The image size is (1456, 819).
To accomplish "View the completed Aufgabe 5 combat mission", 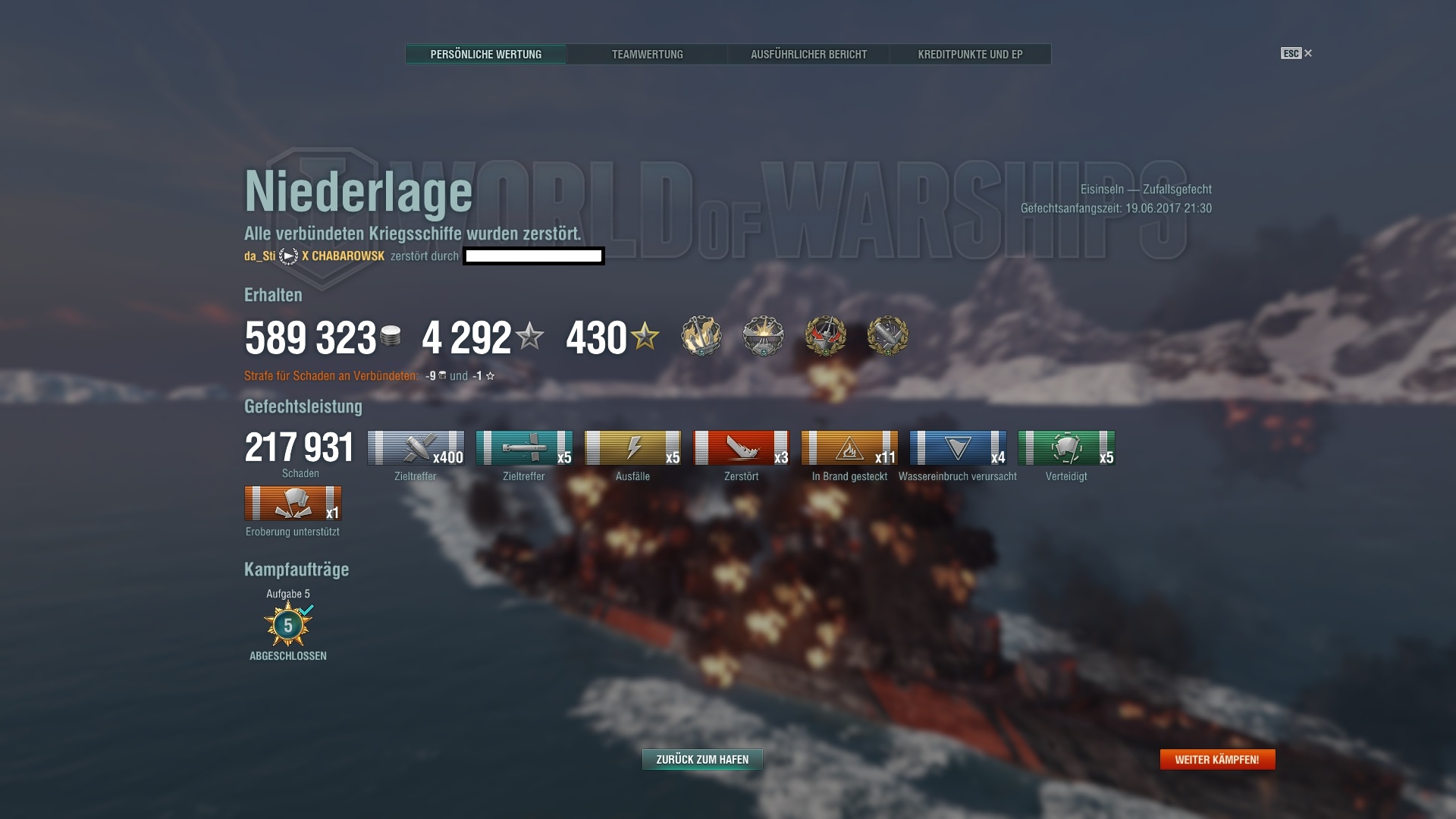I will 288,625.
